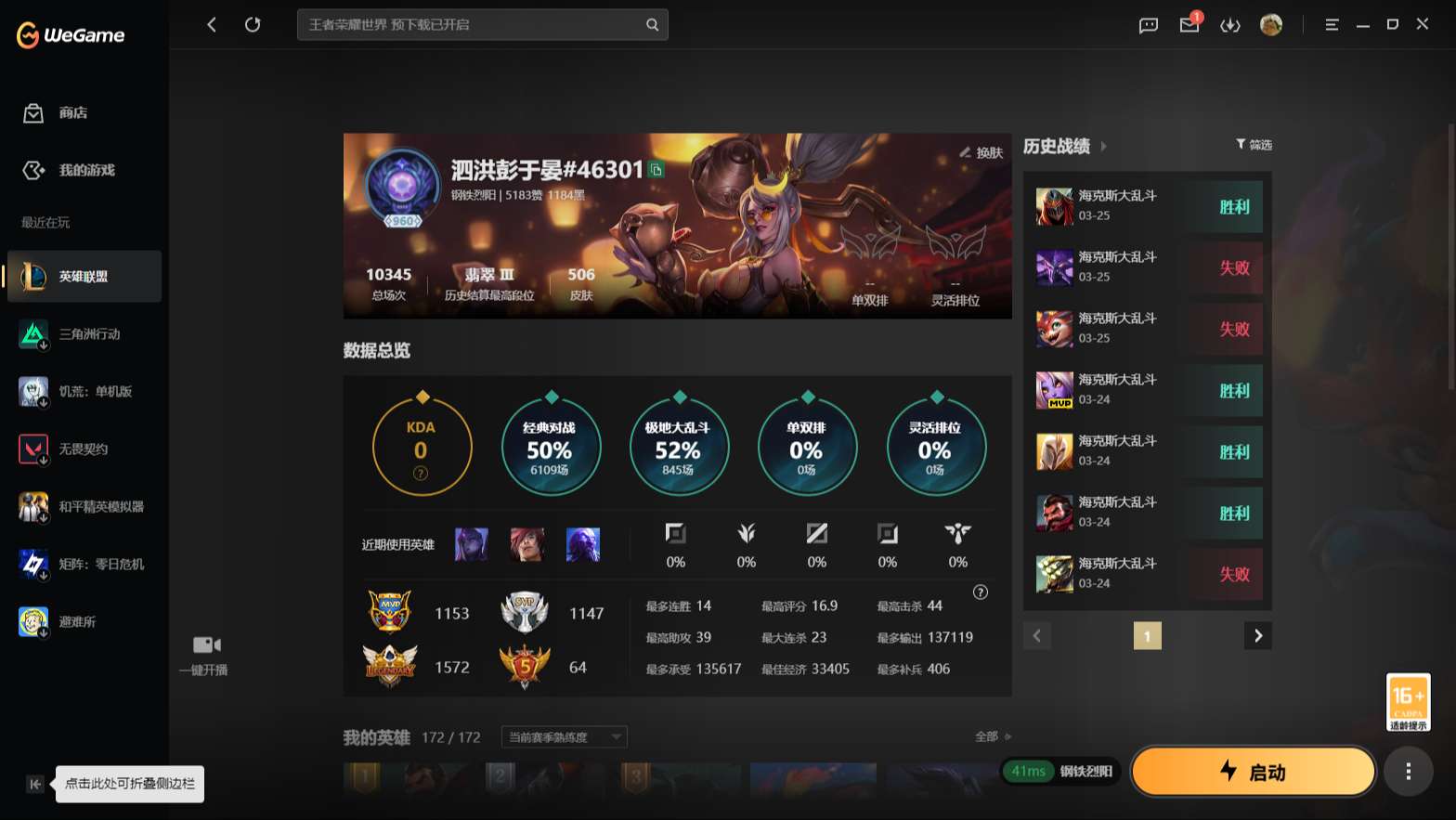This screenshot has height=820, width=1456.
Task: Select 英雄联盟 in the left menu
Action: click(84, 276)
